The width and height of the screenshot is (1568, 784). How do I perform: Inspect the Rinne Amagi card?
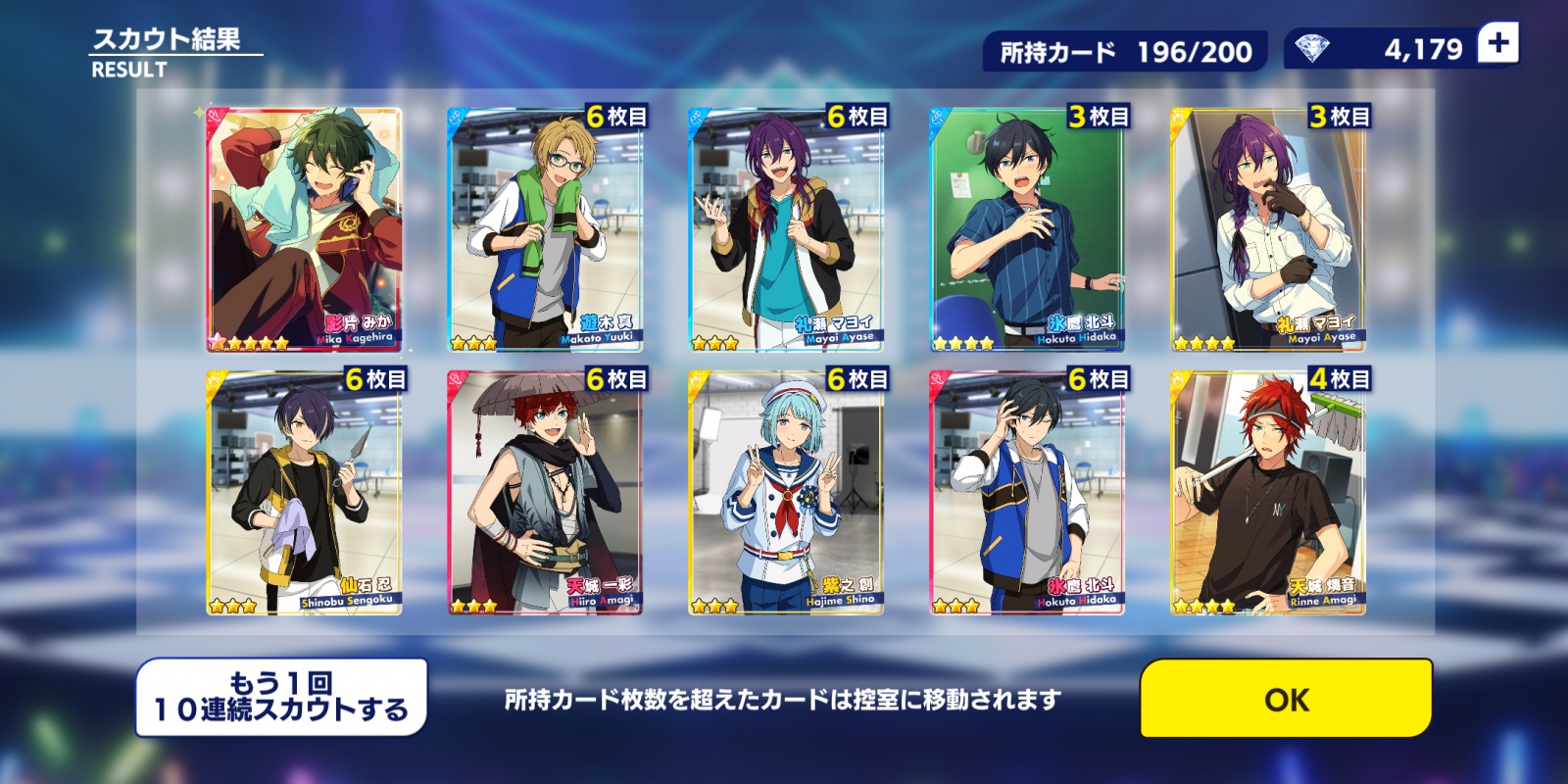click(1268, 492)
